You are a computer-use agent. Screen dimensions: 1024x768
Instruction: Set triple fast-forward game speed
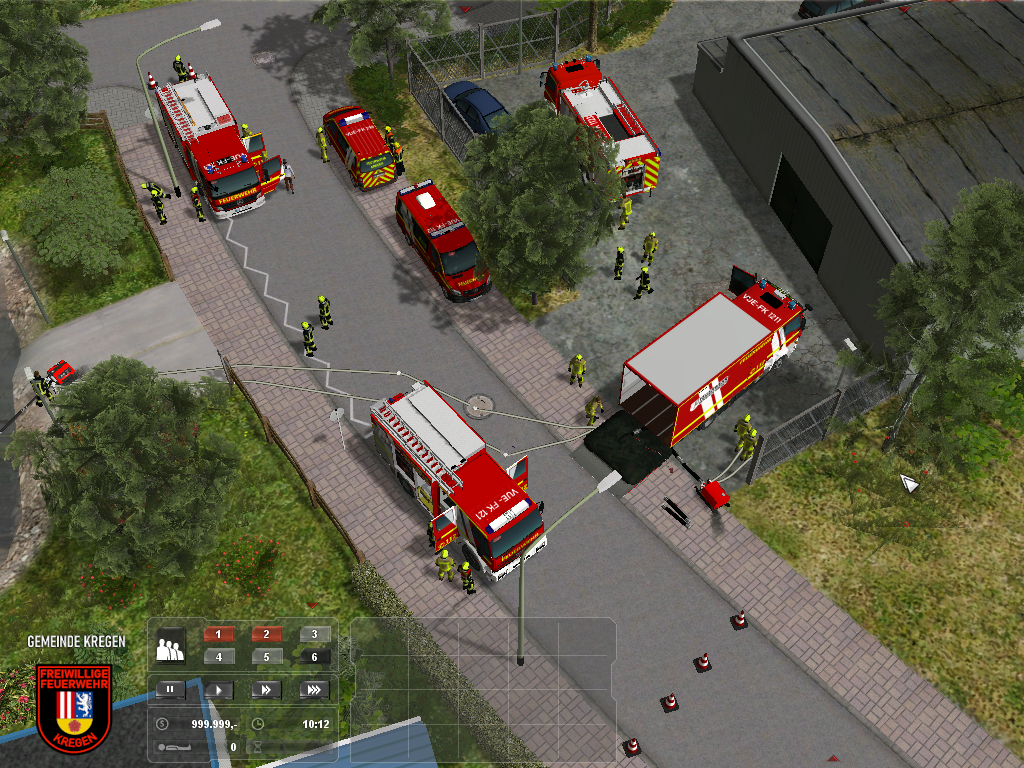click(313, 689)
